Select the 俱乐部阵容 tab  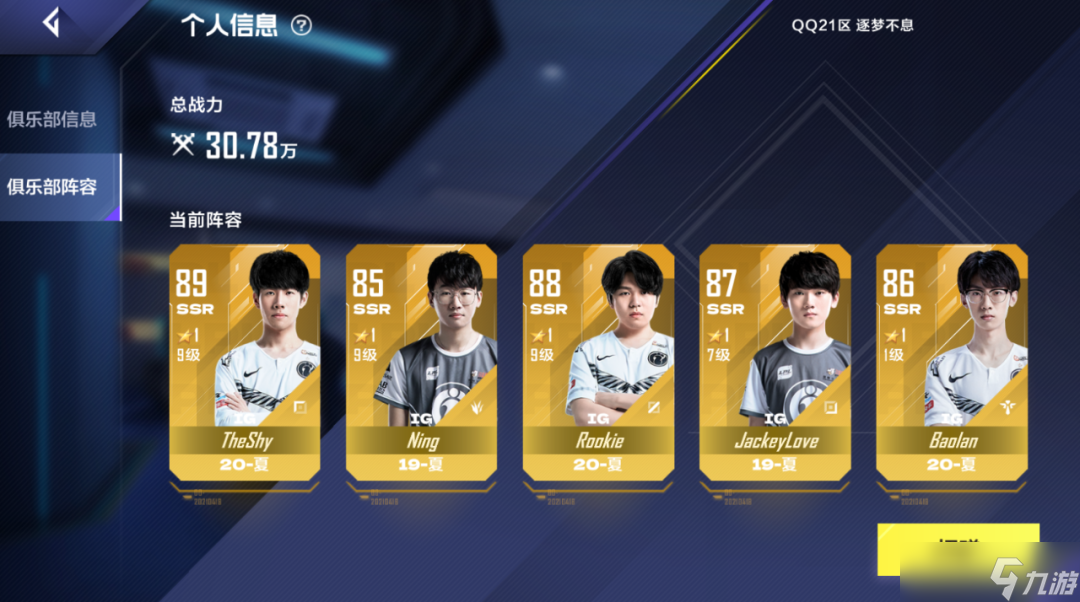coord(52,186)
